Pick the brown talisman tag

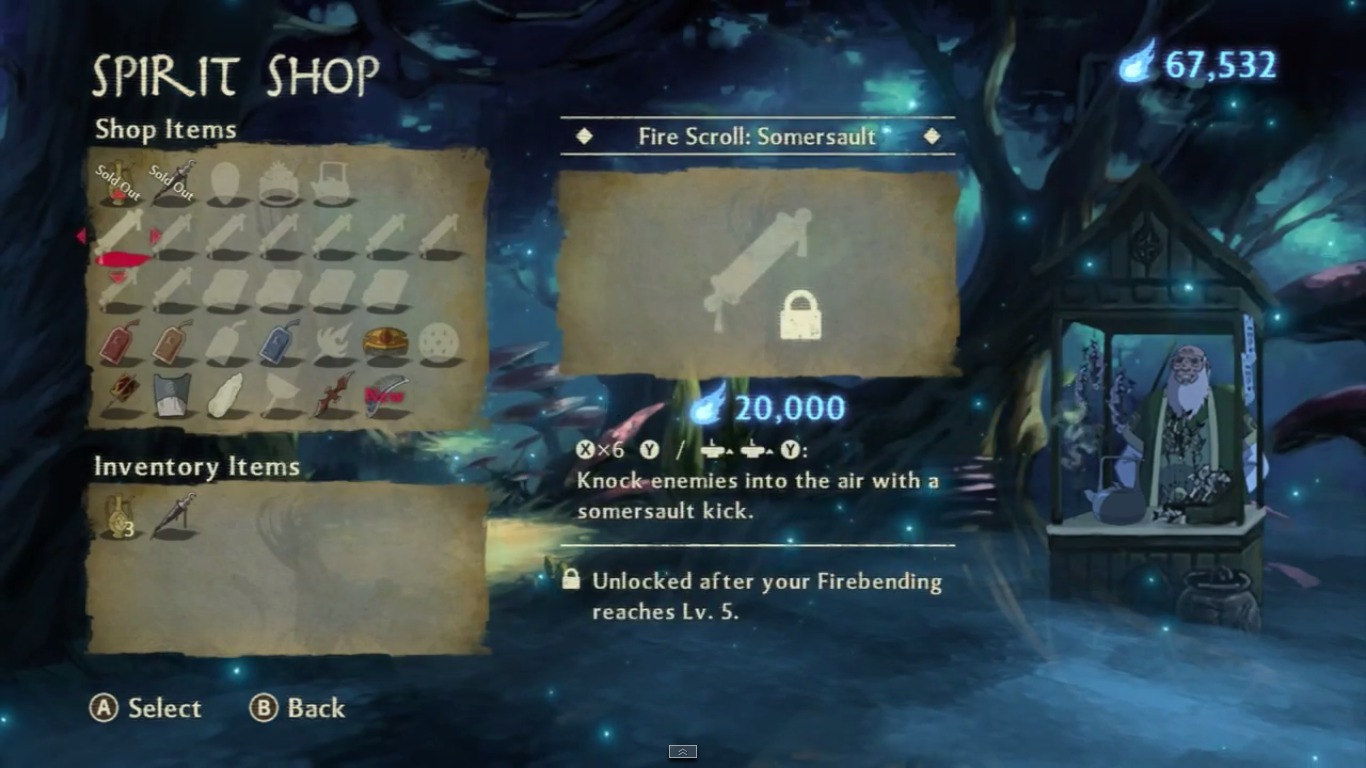click(x=173, y=343)
